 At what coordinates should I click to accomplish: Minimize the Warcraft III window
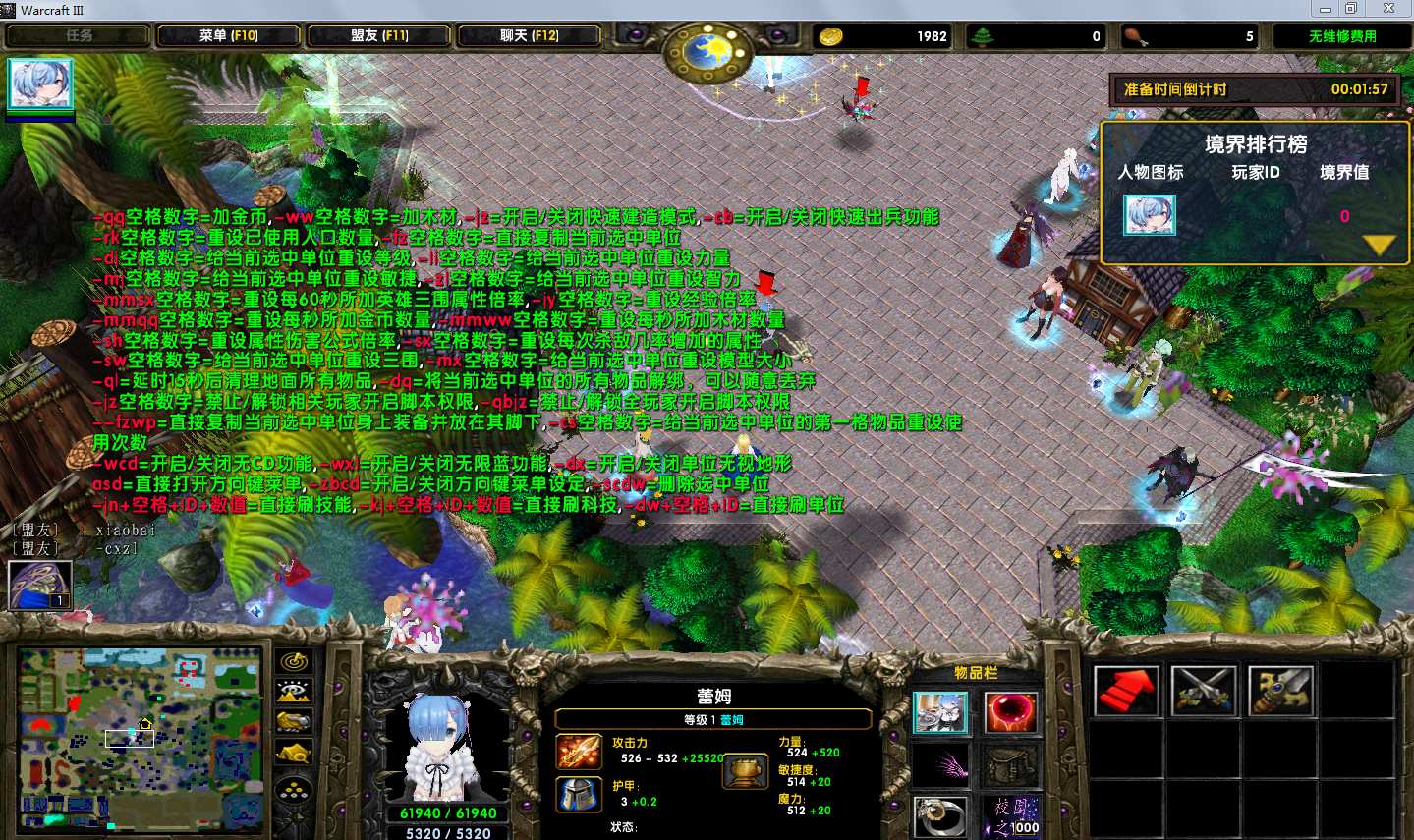[1326, 9]
